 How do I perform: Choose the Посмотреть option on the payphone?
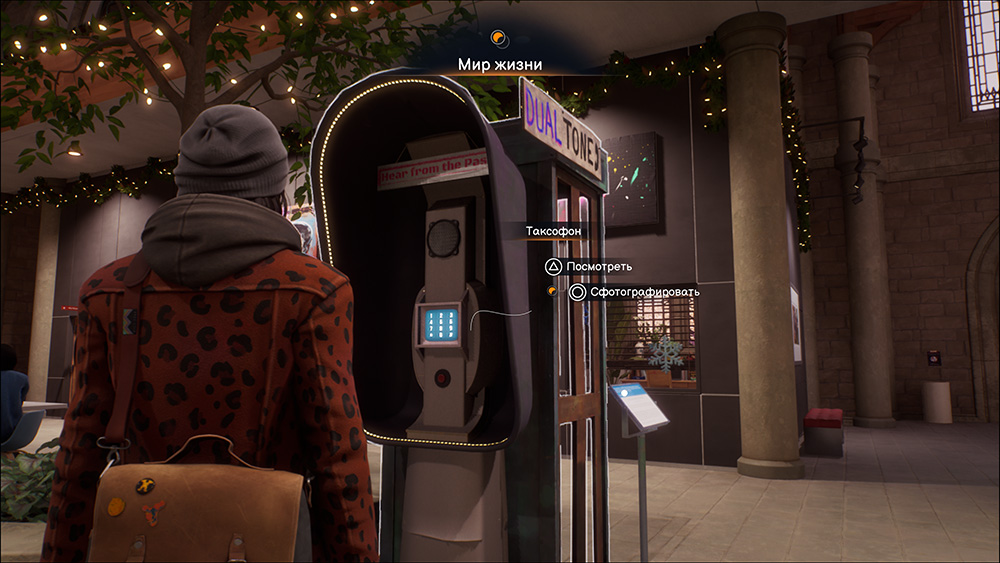click(585, 267)
